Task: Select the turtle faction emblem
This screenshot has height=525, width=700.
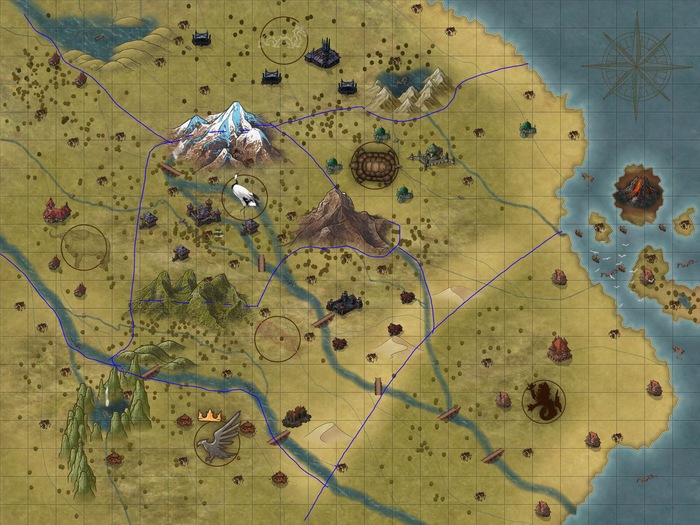Action: click(373, 163)
